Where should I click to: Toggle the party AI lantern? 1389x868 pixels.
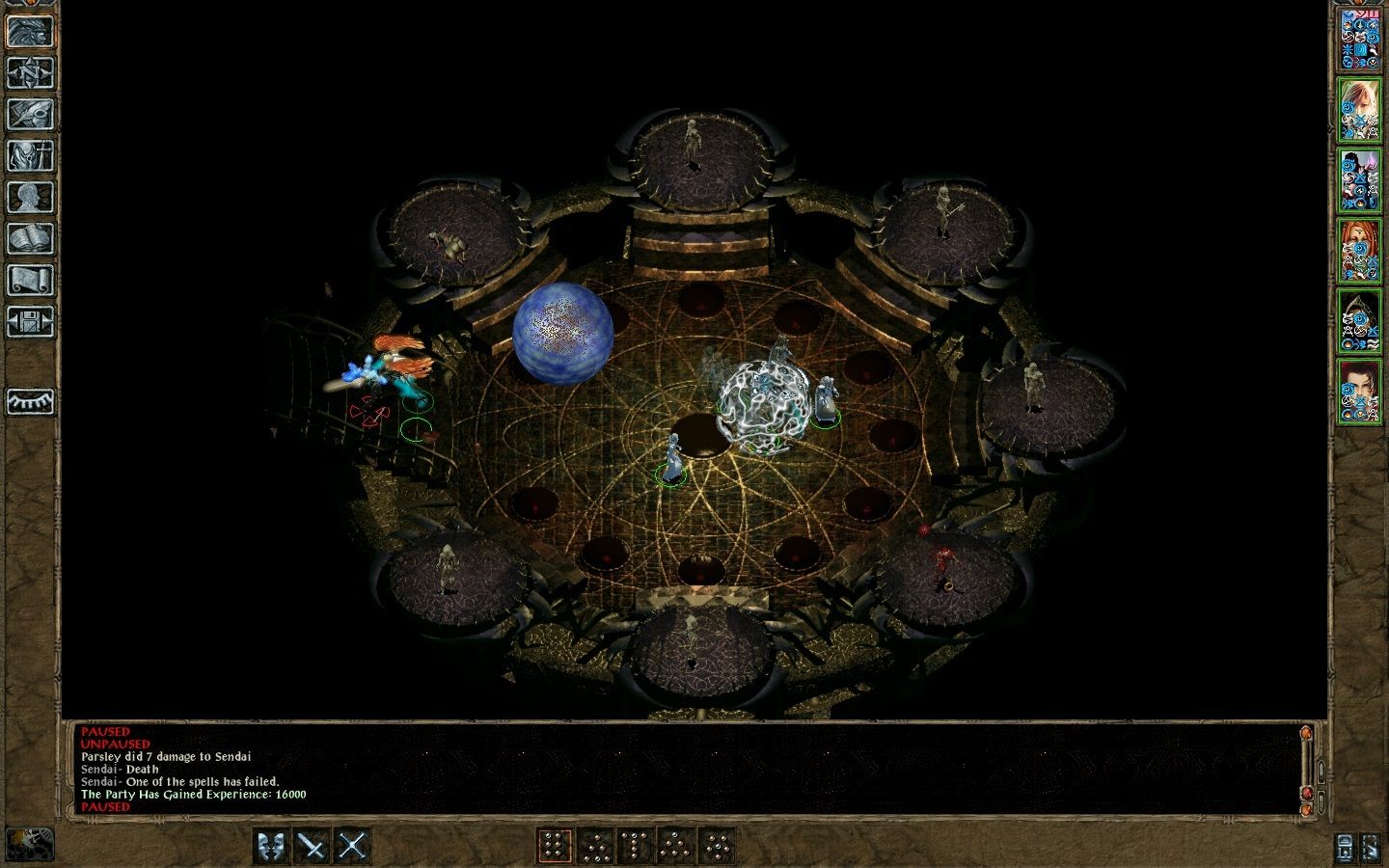pyautogui.click(x=1343, y=848)
